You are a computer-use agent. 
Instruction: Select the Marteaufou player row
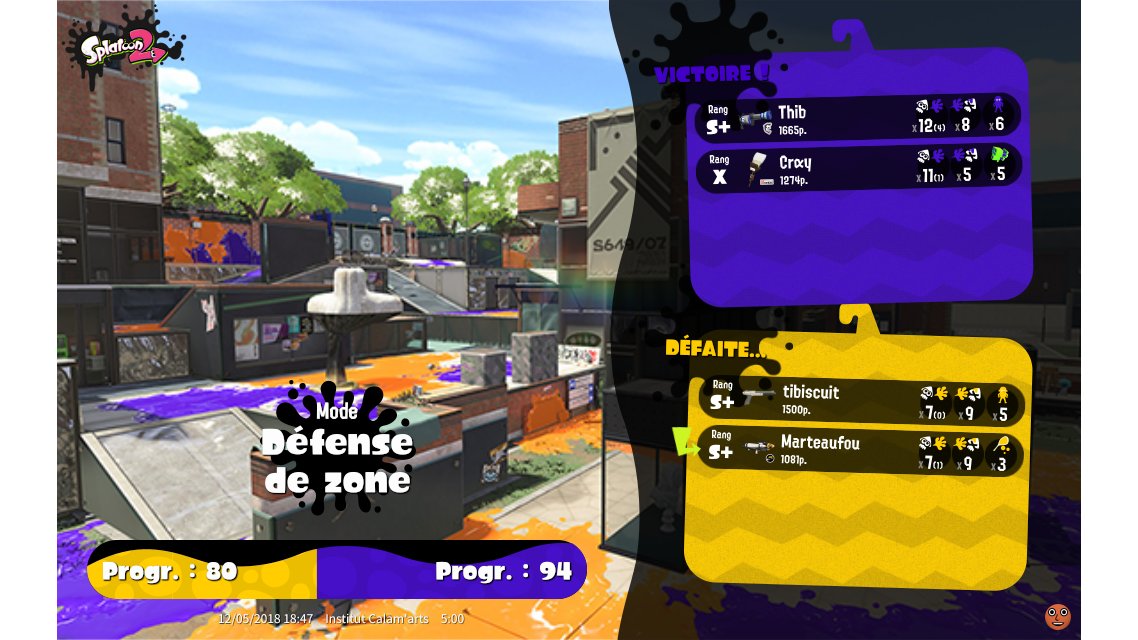pos(860,450)
